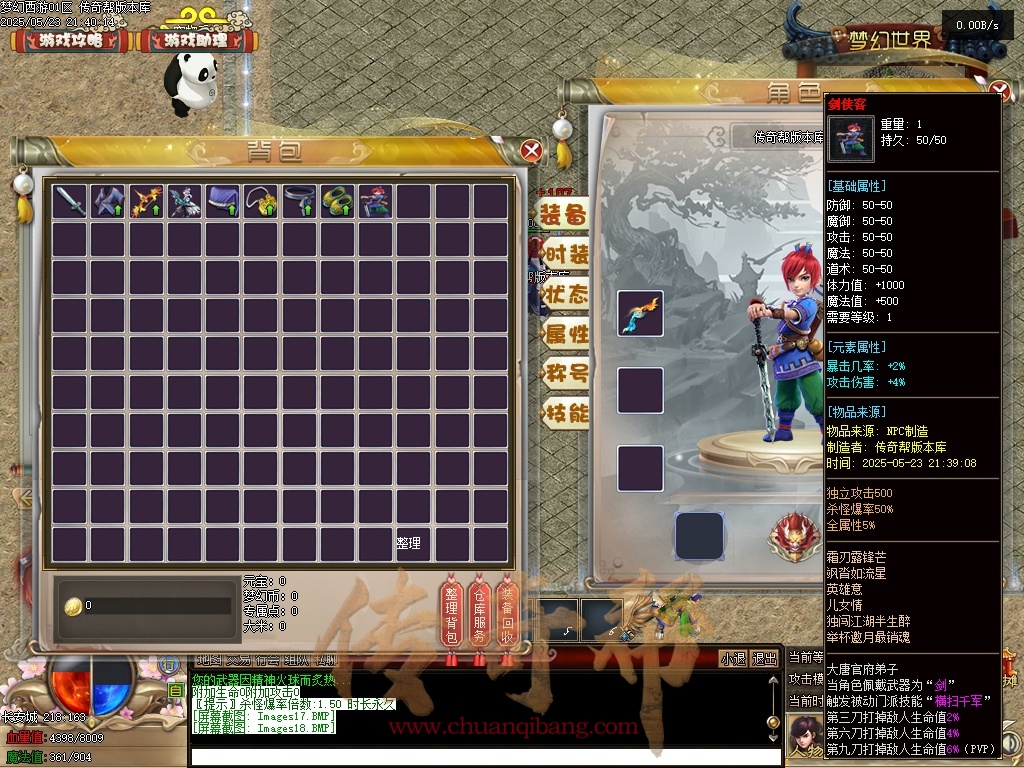Close the 背包 backpack window

pyautogui.click(x=532, y=151)
